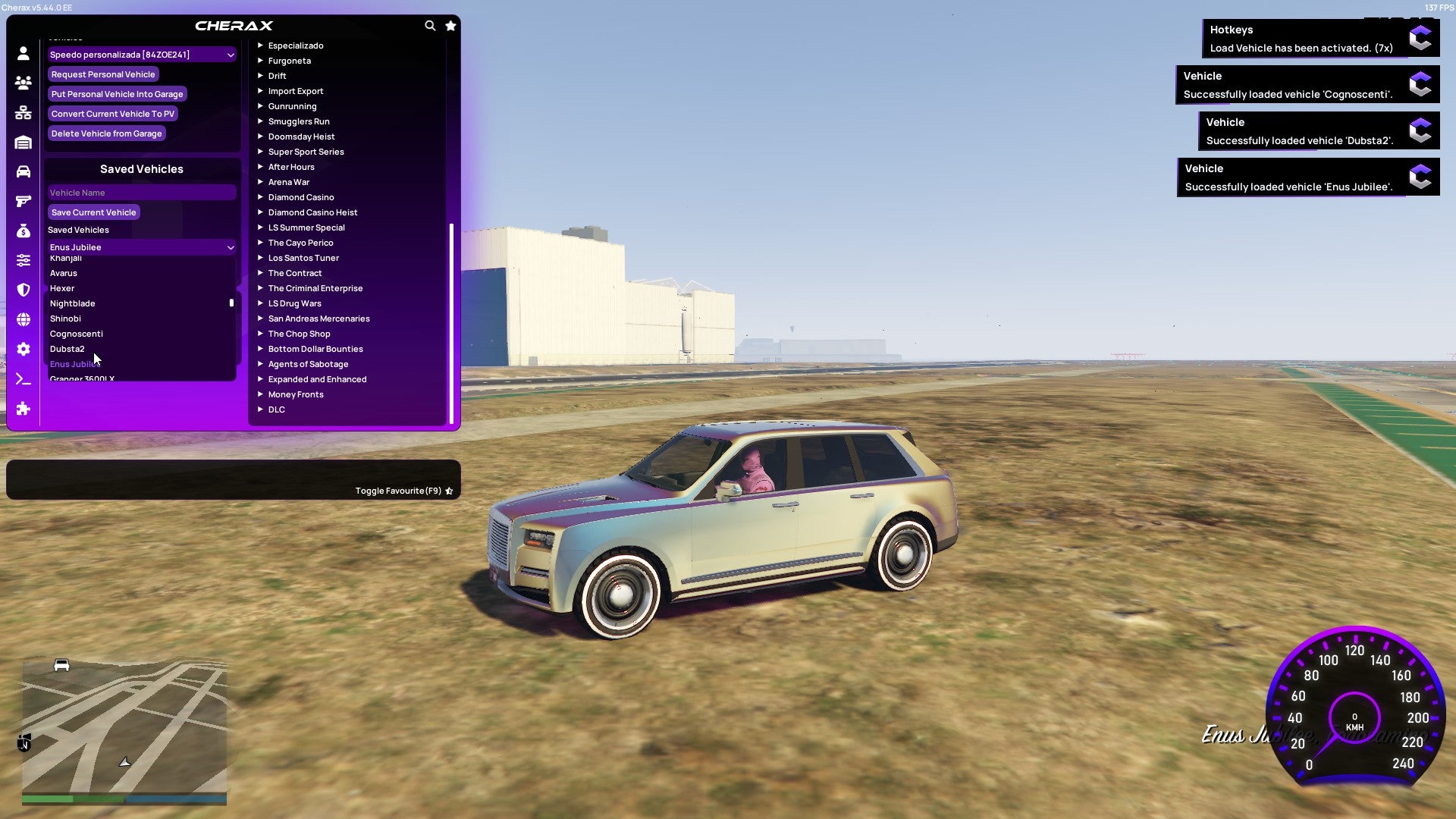Open the settings gear icon
Viewport: 1456px width, 819px height.
(x=24, y=349)
